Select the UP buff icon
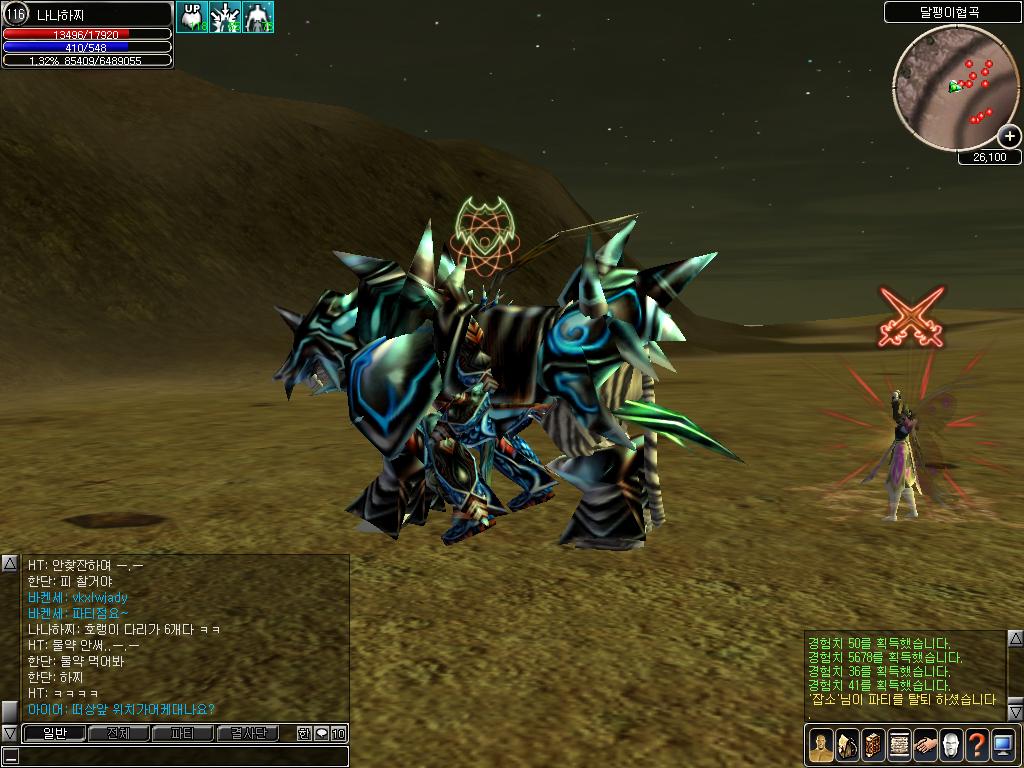 pyautogui.click(x=192, y=16)
